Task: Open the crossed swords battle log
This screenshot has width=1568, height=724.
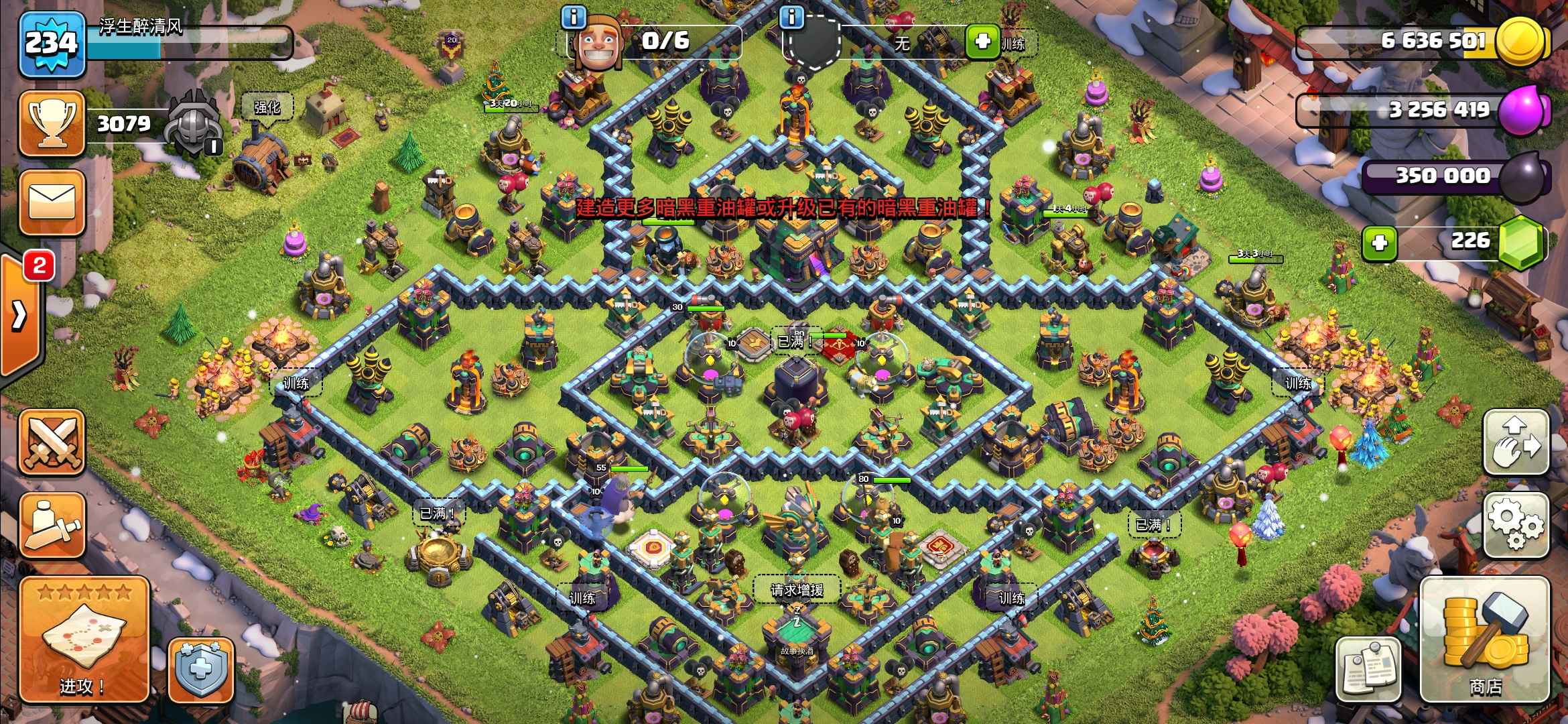Action: 52,443
